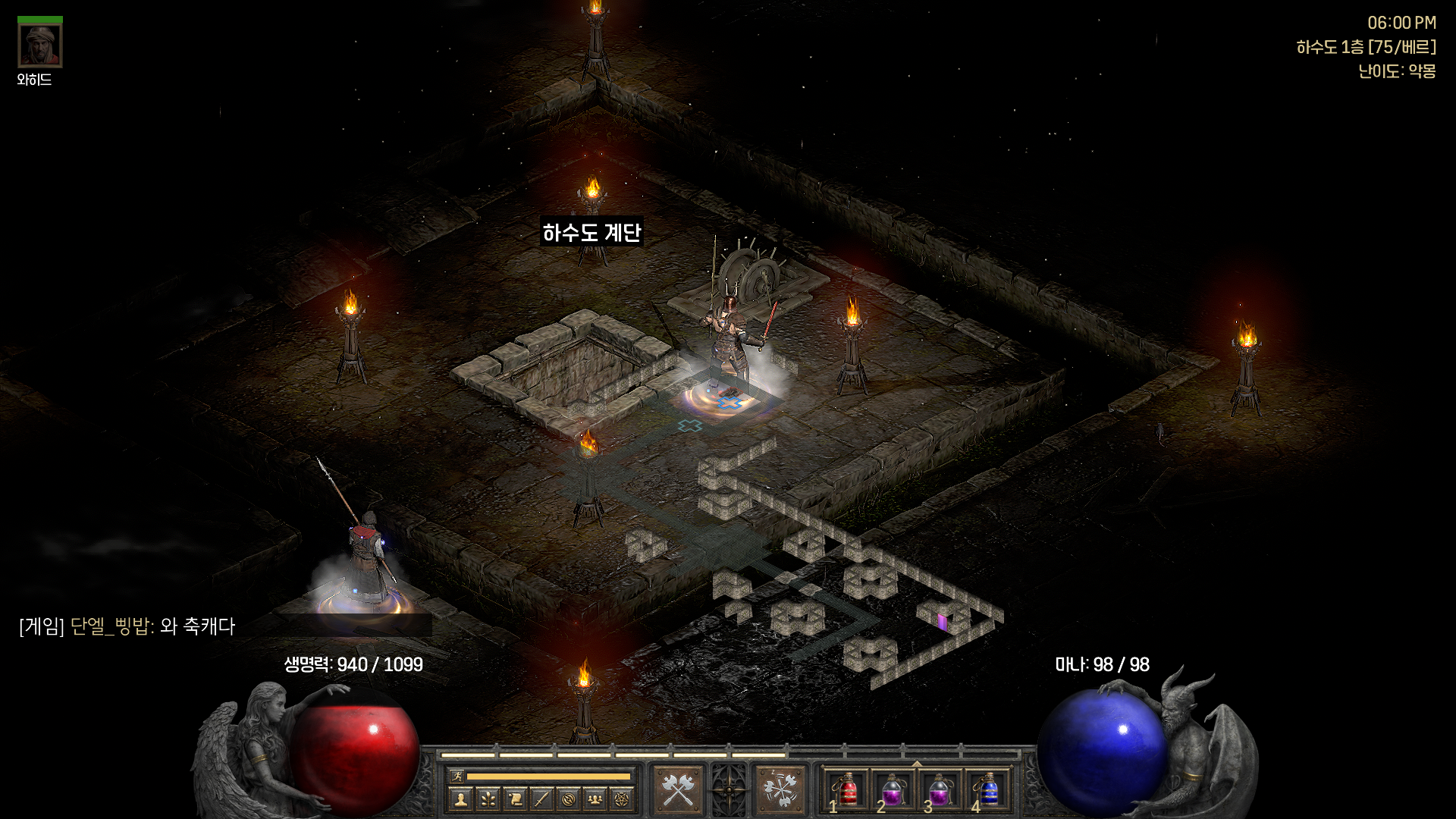Open the character screen from the mini menu
The height and width of the screenshot is (819, 1456).
[460, 799]
